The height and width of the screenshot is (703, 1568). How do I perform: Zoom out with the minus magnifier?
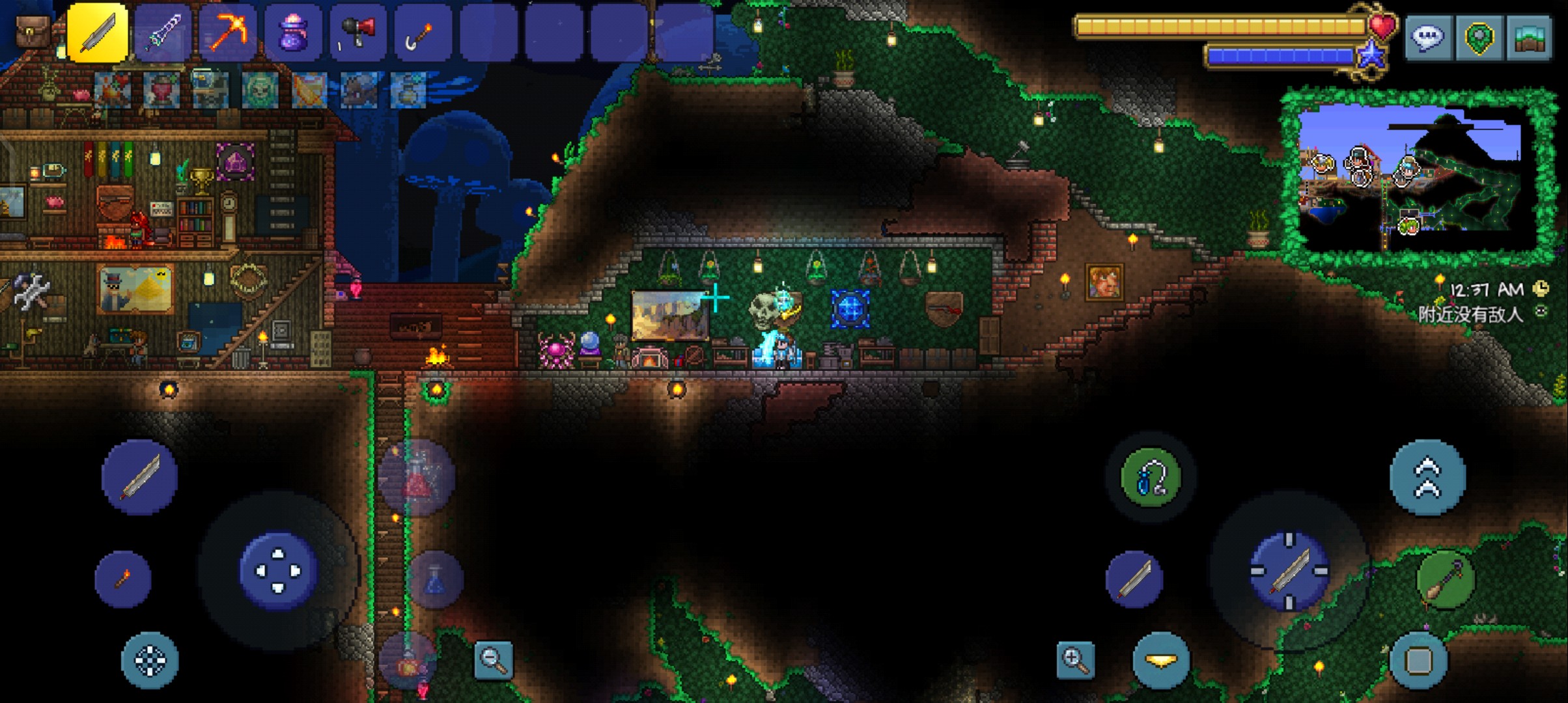point(494,660)
